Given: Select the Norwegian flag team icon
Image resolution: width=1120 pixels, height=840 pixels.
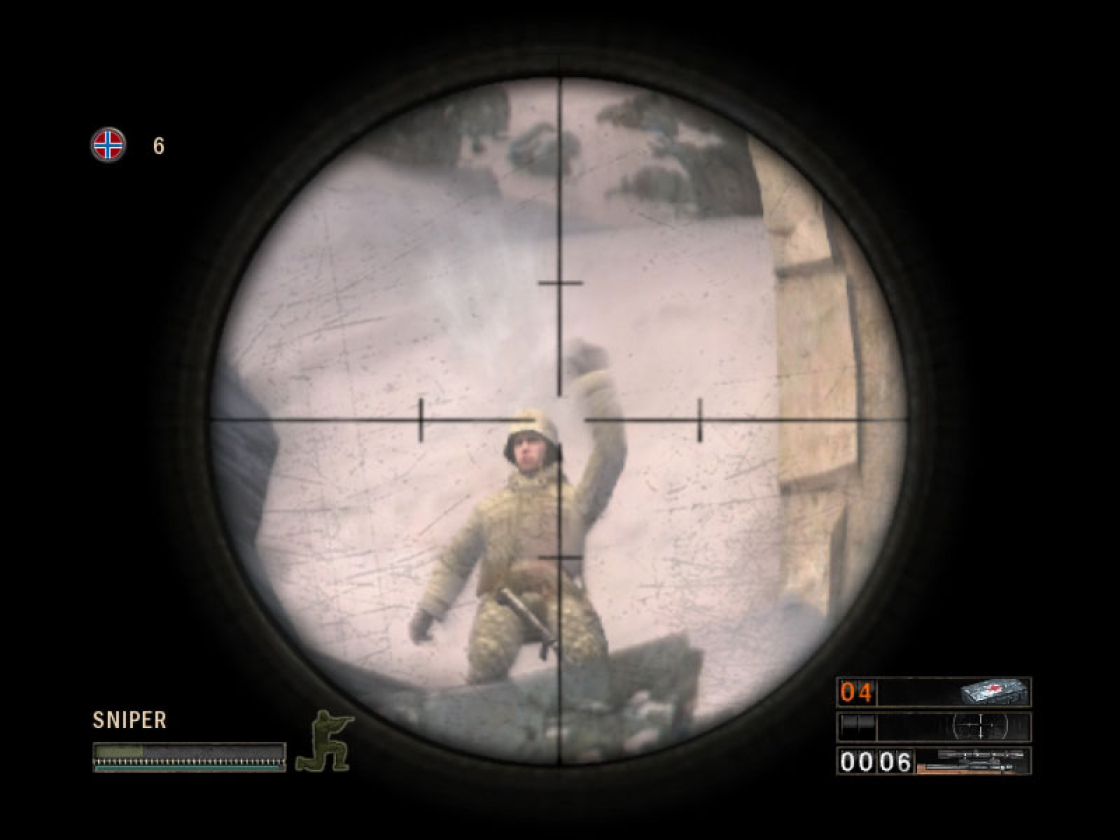Looking at the screenshot, I should pos(108,145).
